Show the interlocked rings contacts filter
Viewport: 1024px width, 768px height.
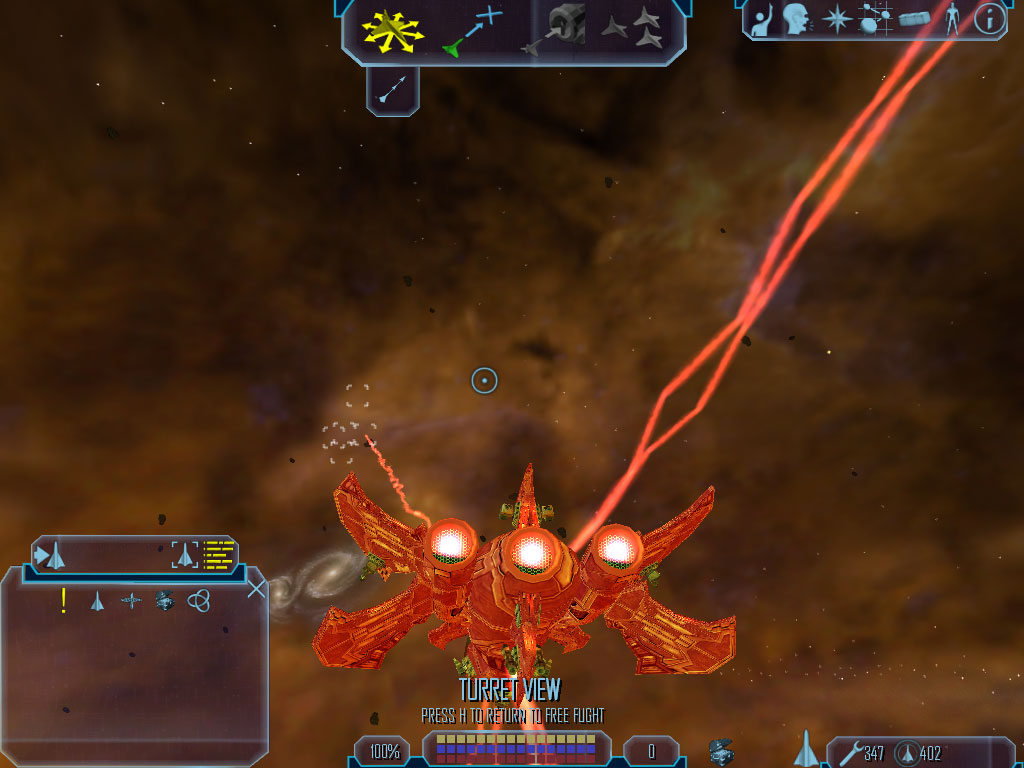tap(199, 601)
